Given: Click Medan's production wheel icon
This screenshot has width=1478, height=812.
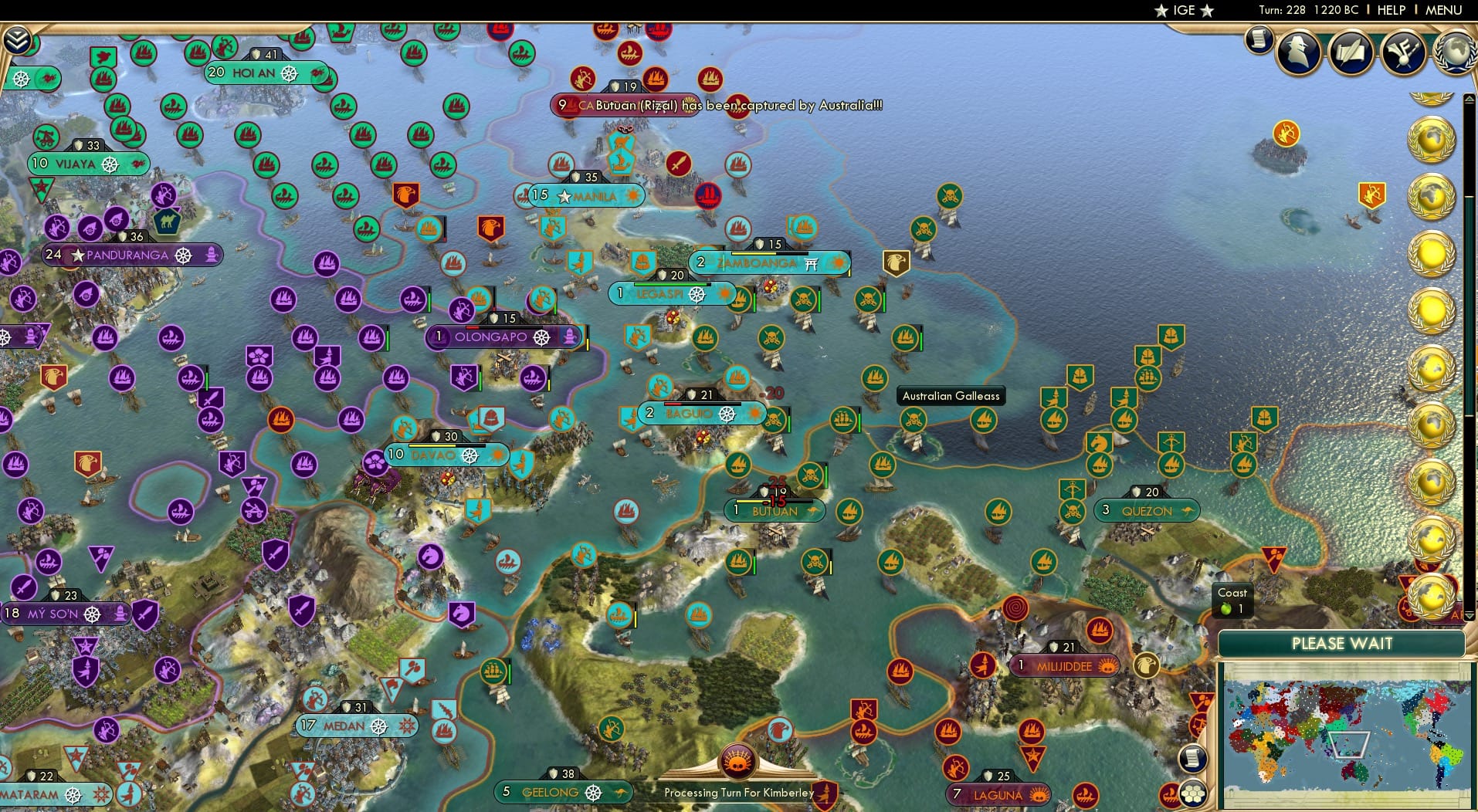Looking at the screenshot, I should pos(379,726).
